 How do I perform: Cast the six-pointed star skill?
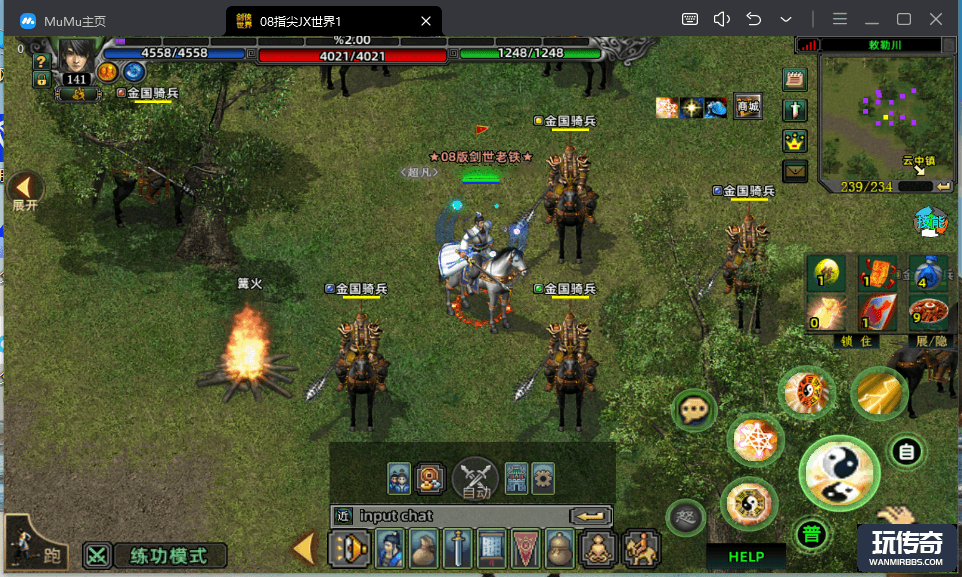point(757,439)
